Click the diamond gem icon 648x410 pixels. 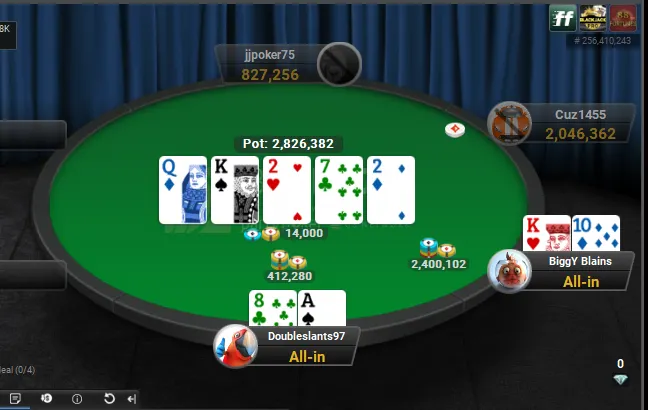click(620, 380)
